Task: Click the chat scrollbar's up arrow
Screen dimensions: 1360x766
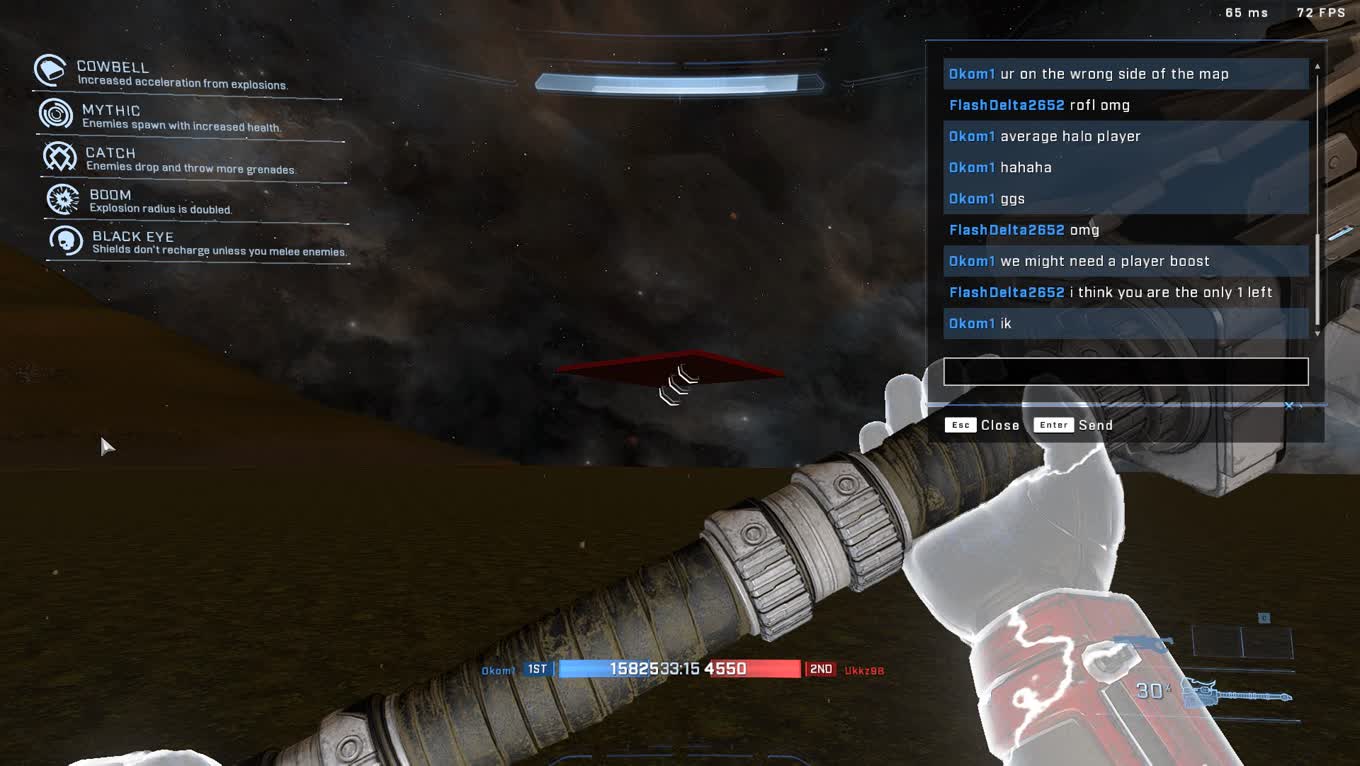Action: (x=1317, y=67)
